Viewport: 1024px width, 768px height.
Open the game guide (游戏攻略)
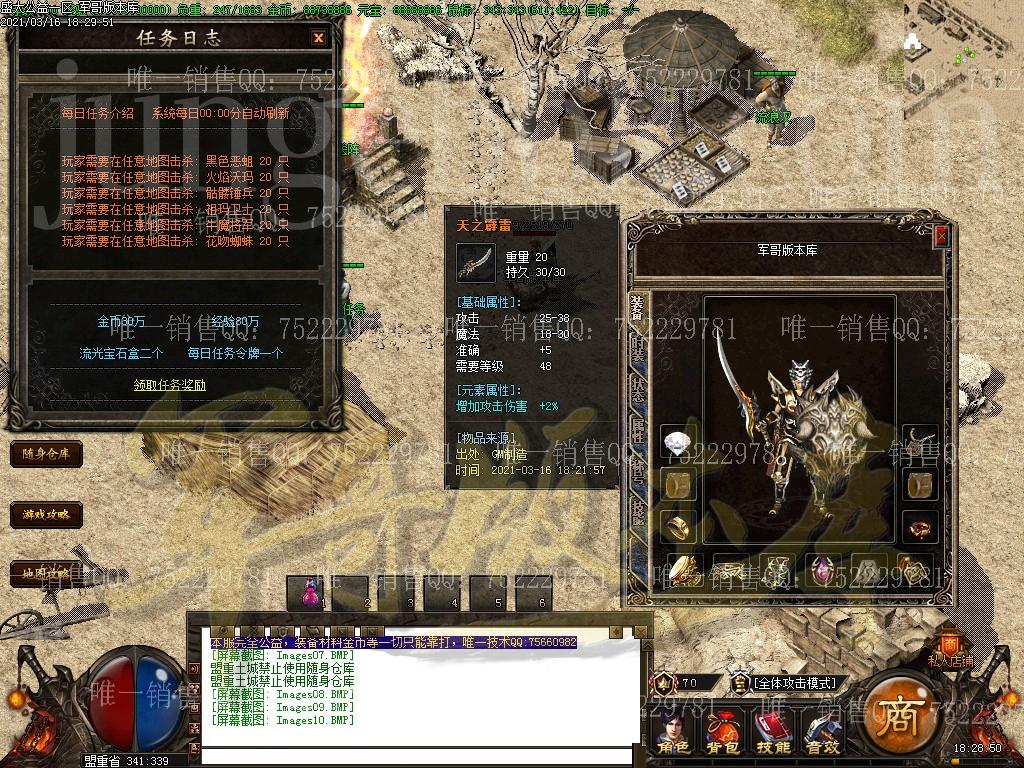tap(45, 515)
